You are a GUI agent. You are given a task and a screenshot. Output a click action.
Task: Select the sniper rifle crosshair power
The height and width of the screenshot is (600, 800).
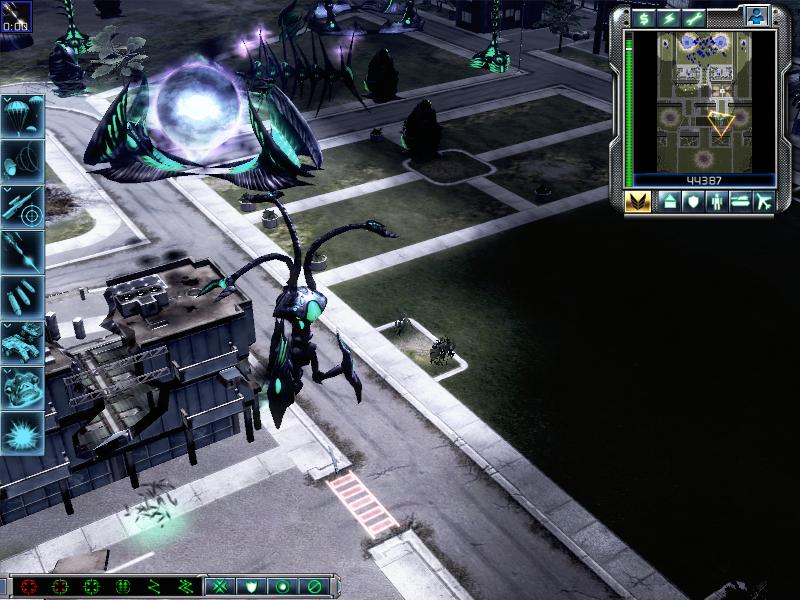tap(22, 205)
